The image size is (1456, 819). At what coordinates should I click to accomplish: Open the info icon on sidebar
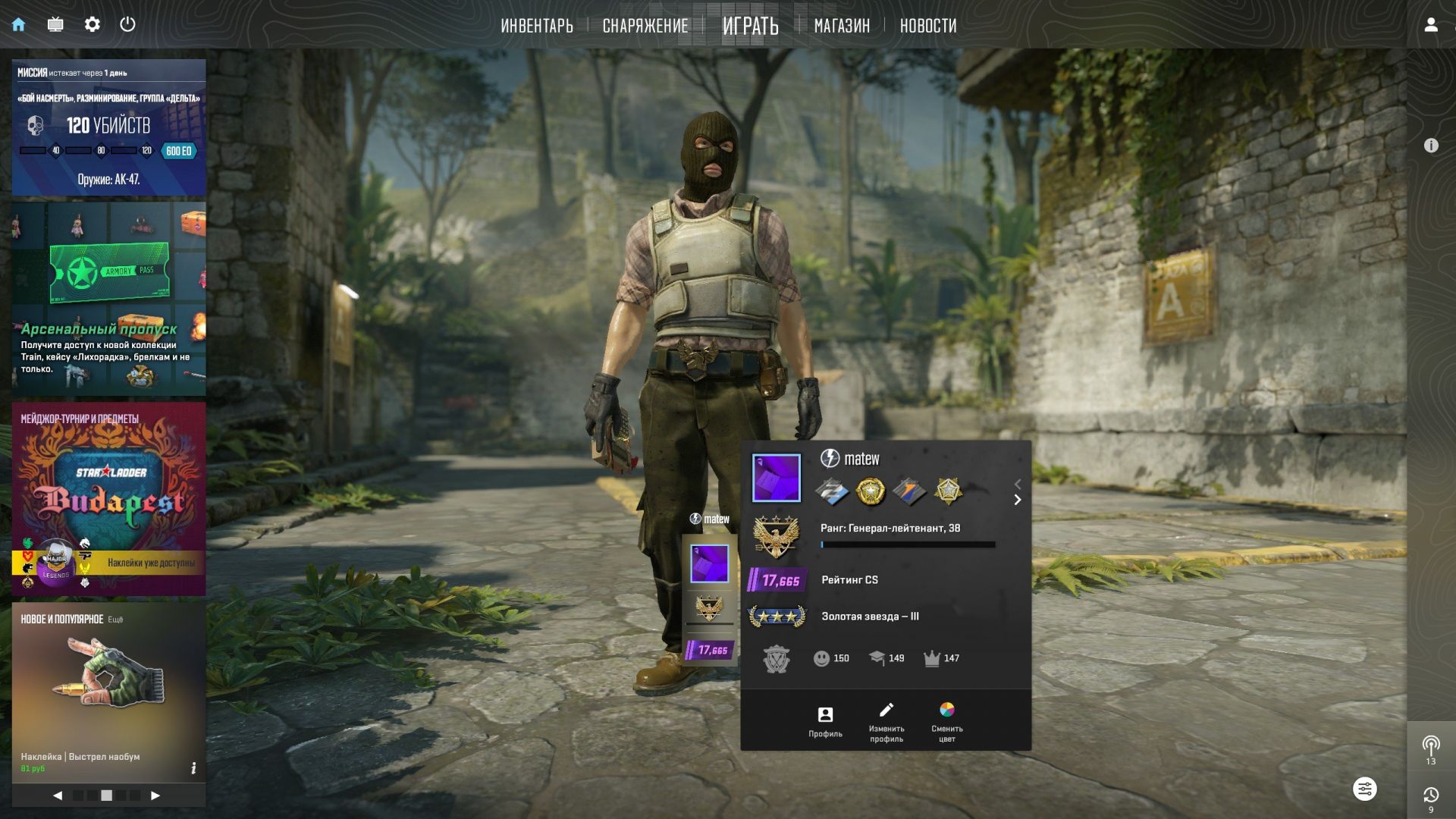[1431, 146]
